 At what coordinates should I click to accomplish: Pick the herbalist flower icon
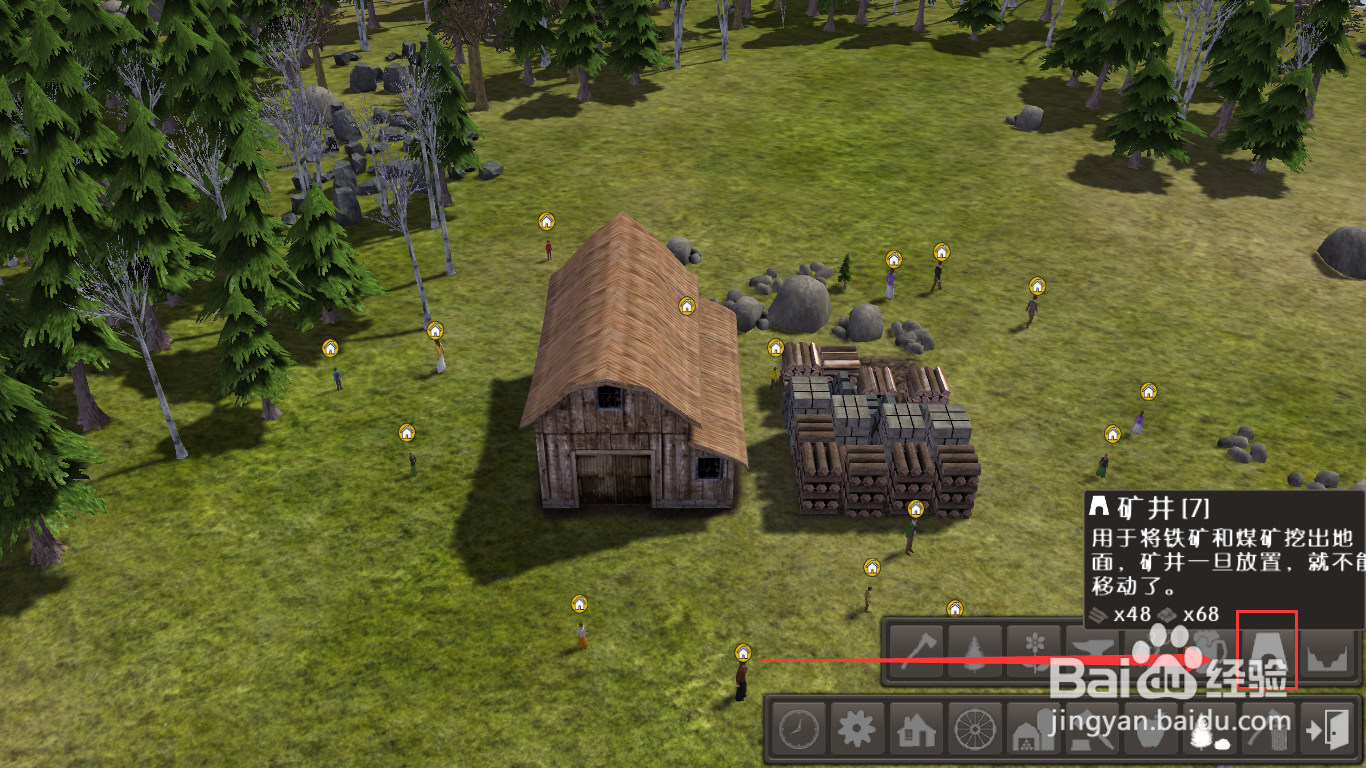(x=1033, y=651)
